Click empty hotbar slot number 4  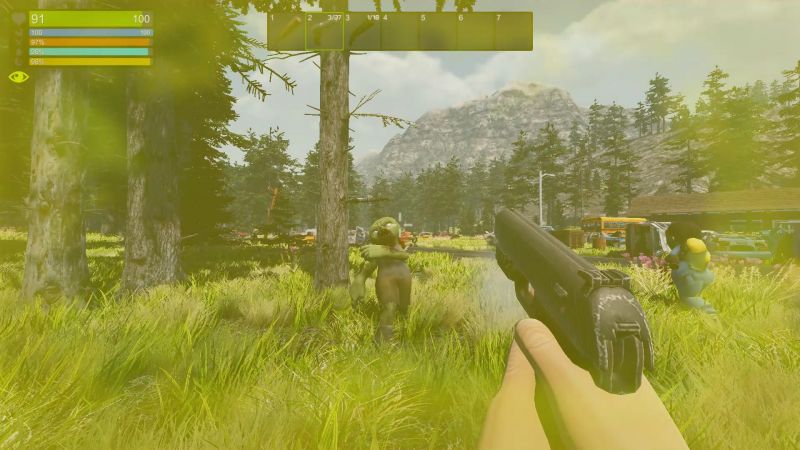point(400,31)
